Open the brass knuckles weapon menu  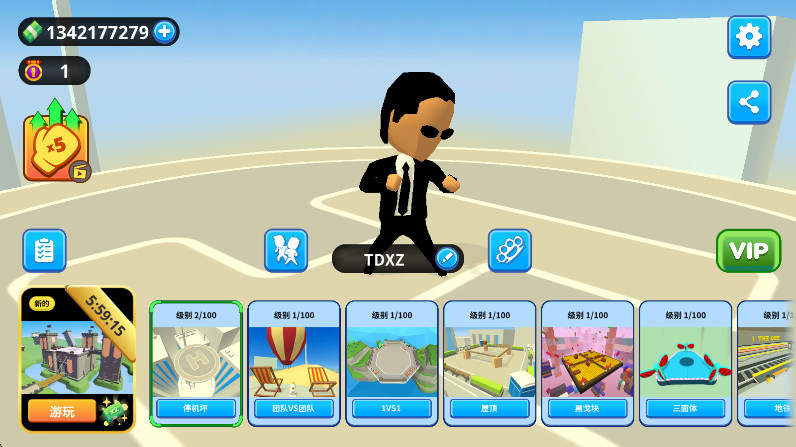(509, 250)
